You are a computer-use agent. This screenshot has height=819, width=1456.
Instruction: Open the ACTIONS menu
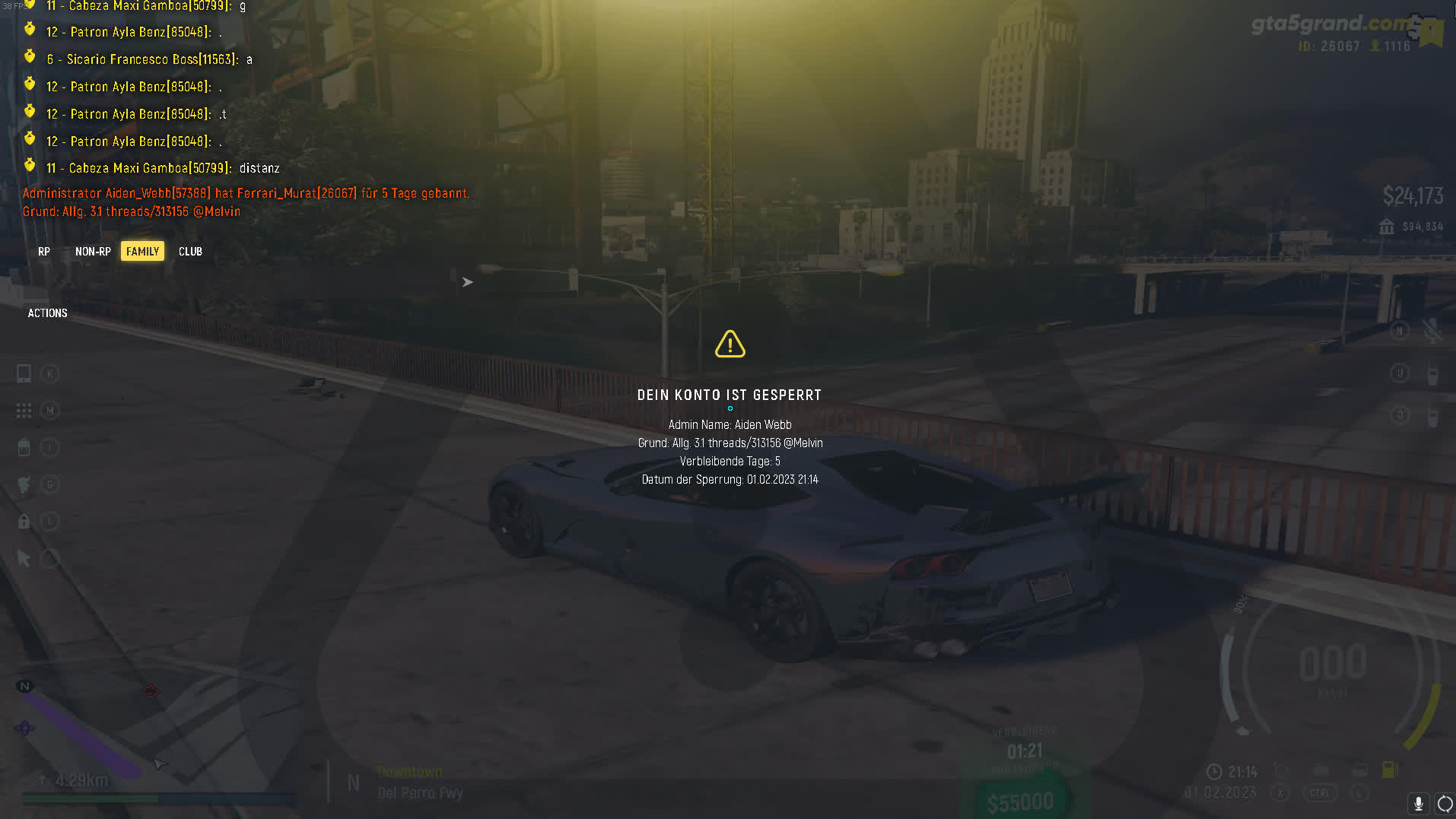coord(47,313)
